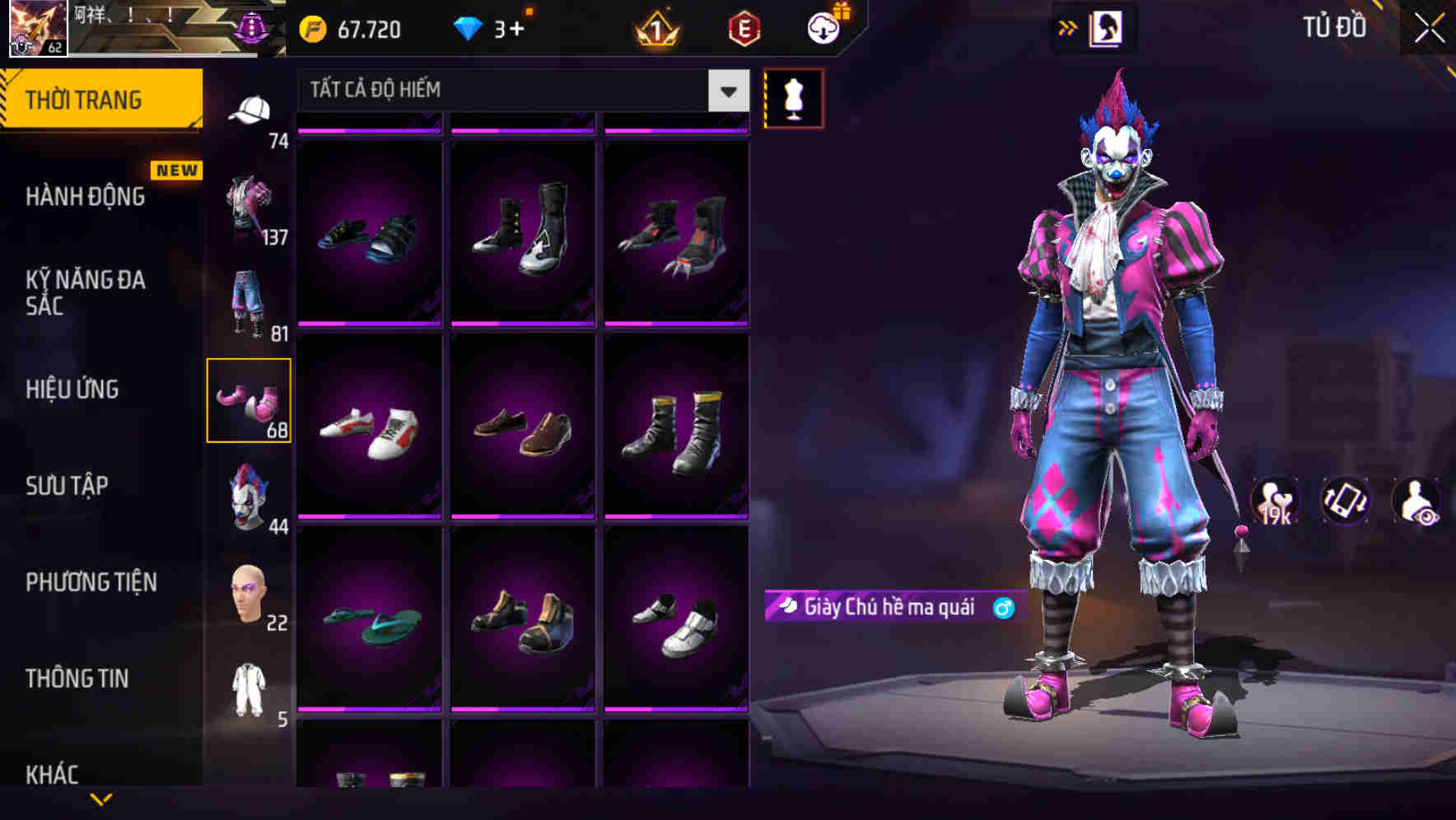Open the SƯU TẬP menu item

click(x=68, y=486)
